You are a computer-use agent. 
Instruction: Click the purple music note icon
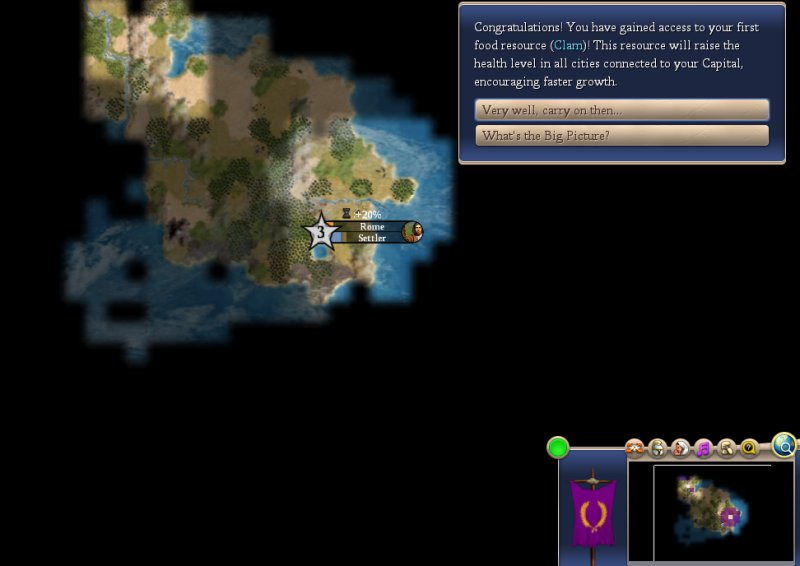click(x=703, y=449)
